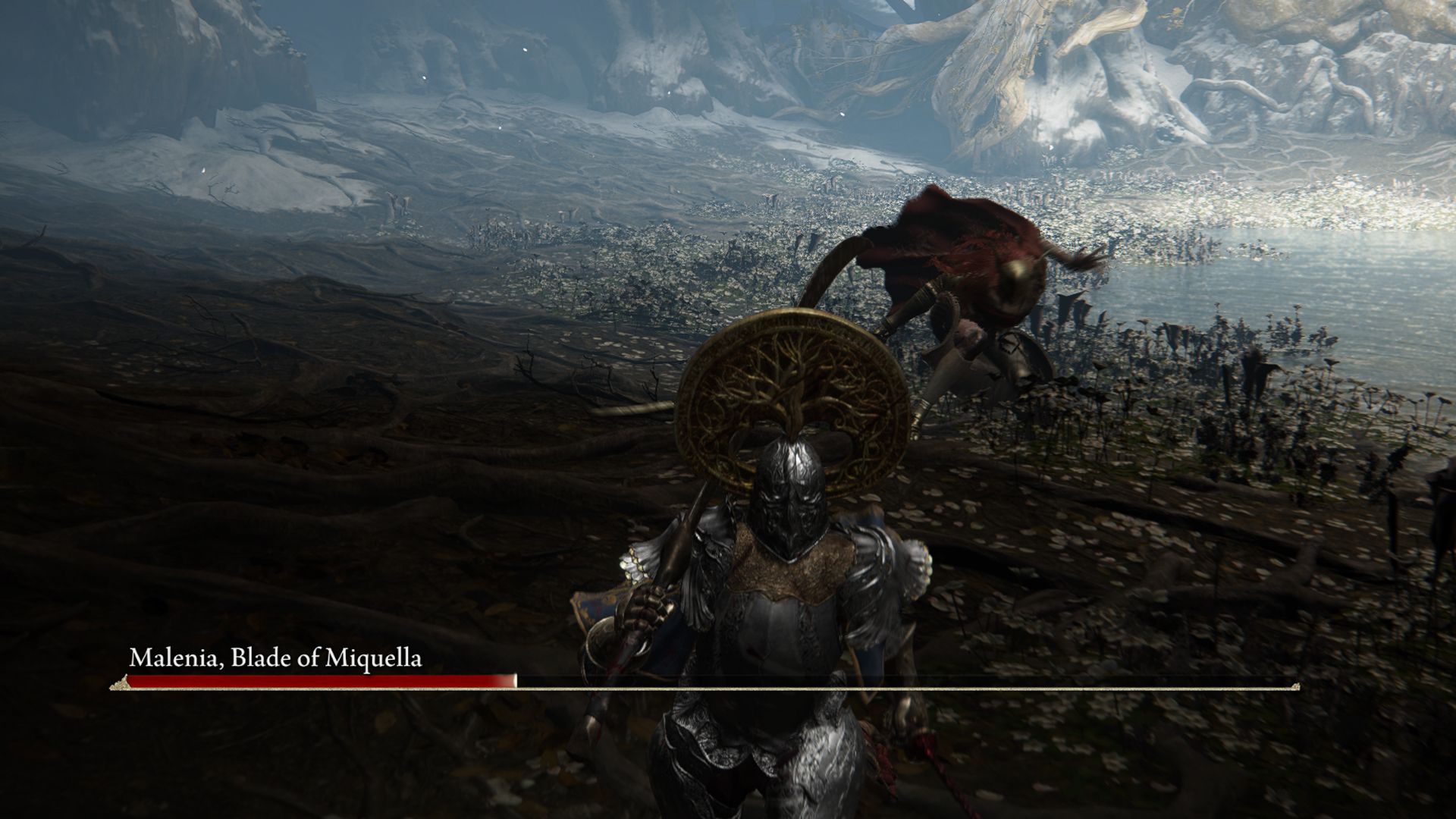Screen dimensions: 1456x819
Task: Click the red portion of Malenia's health bar
Action: (x=318, y=682)
